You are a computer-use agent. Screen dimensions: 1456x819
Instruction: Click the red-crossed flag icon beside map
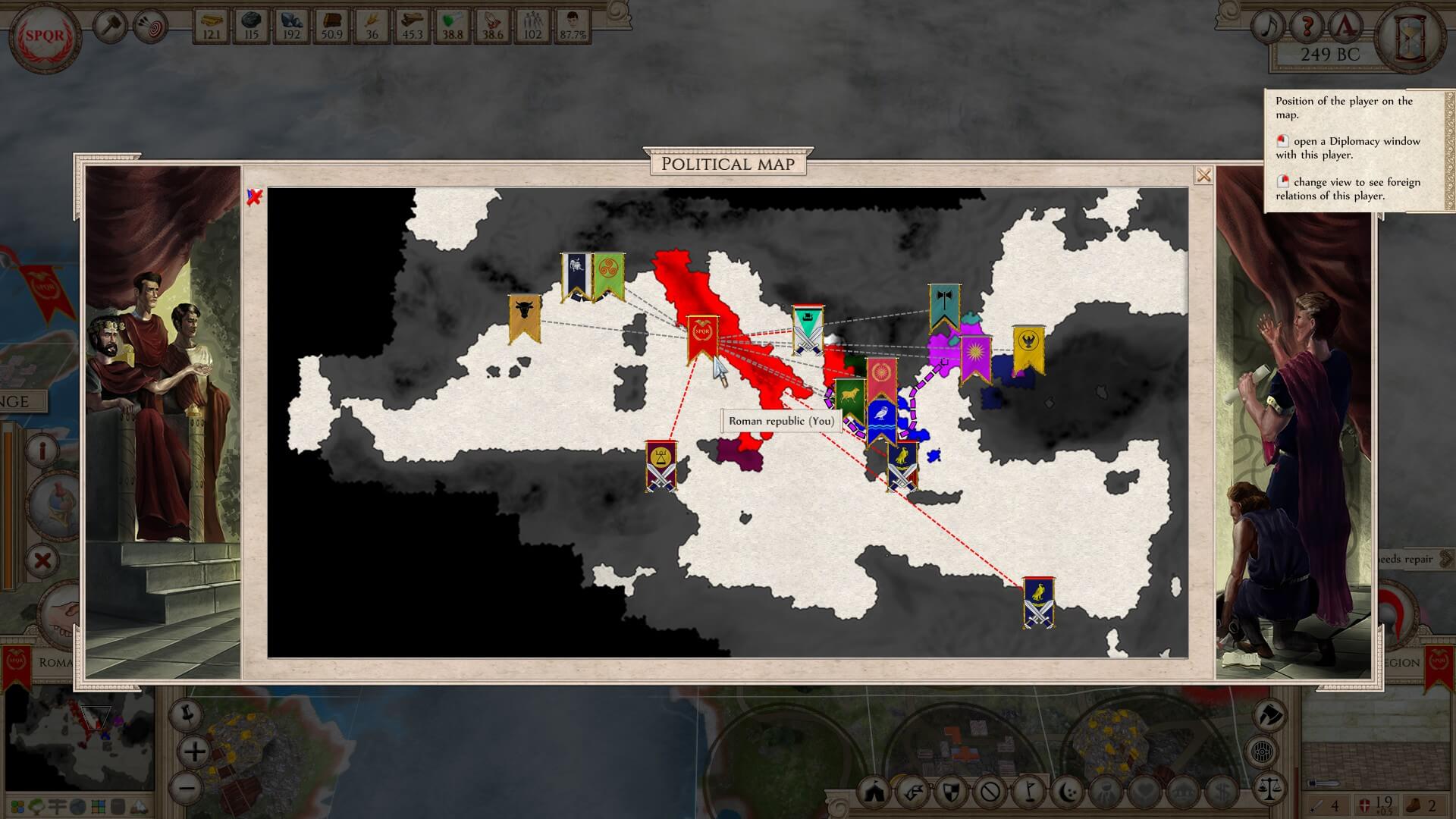click(255, 198)
